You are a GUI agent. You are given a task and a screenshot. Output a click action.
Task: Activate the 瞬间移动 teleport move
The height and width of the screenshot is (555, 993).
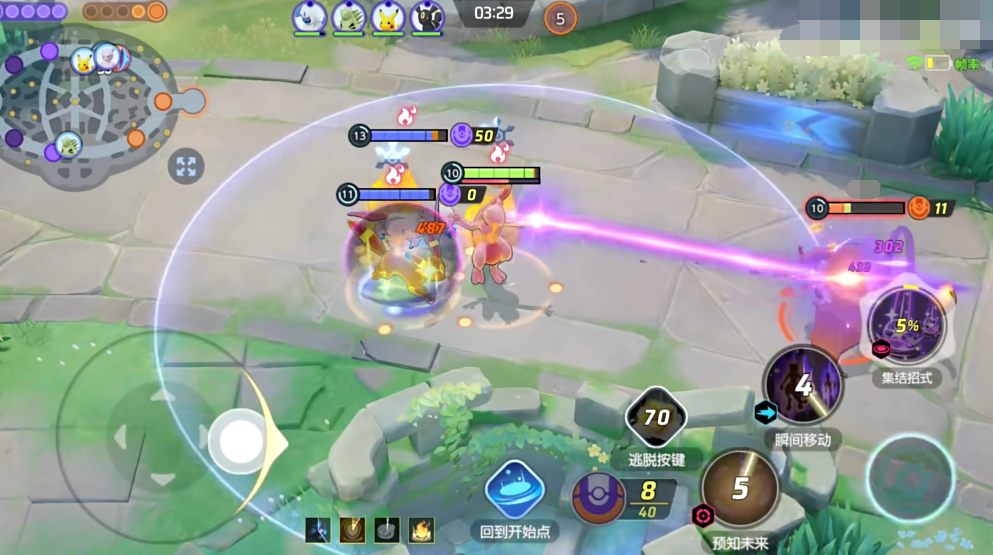[x=802, y=384]
